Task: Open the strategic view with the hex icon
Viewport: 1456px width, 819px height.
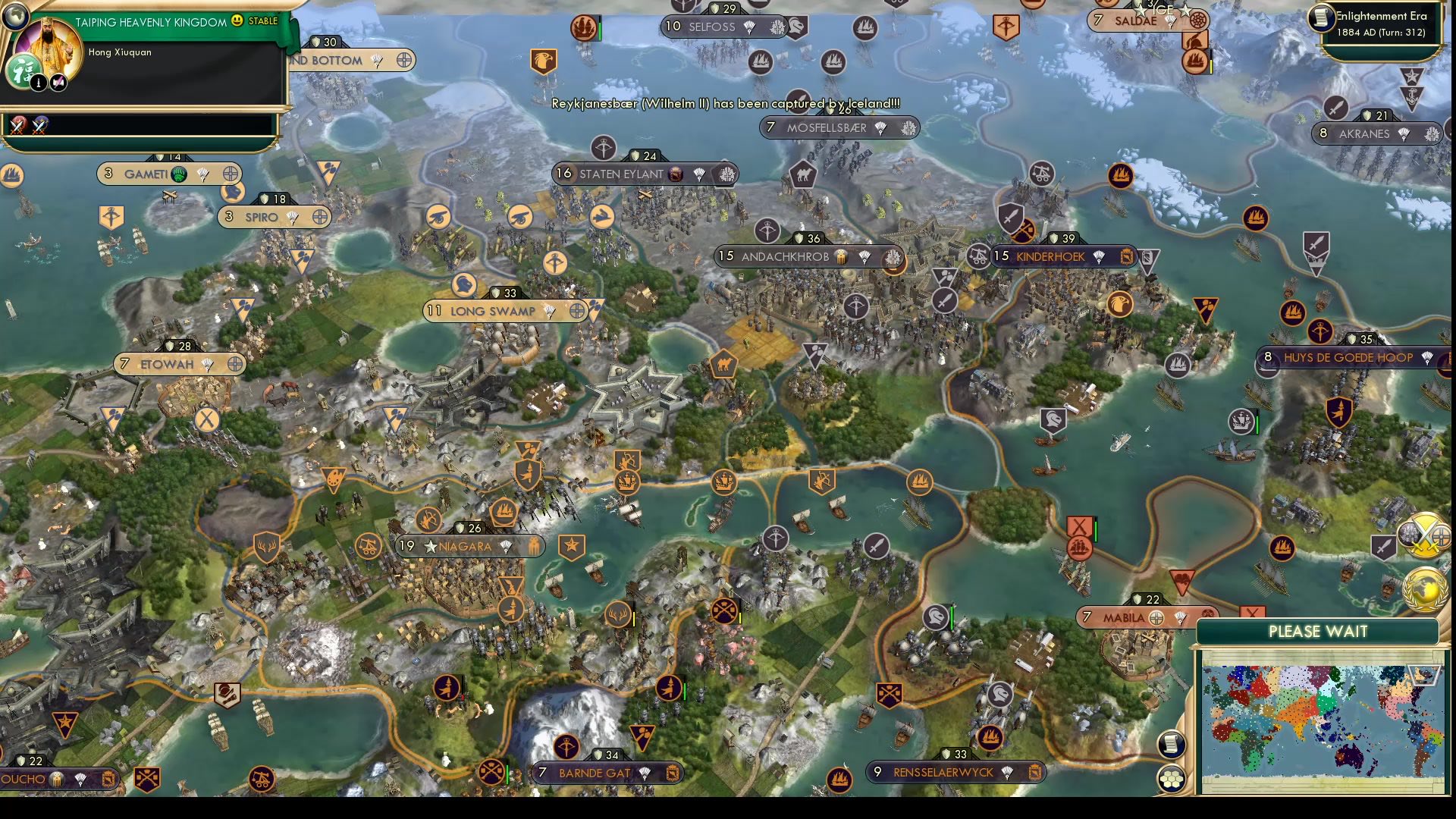Action: (1172, 780)
